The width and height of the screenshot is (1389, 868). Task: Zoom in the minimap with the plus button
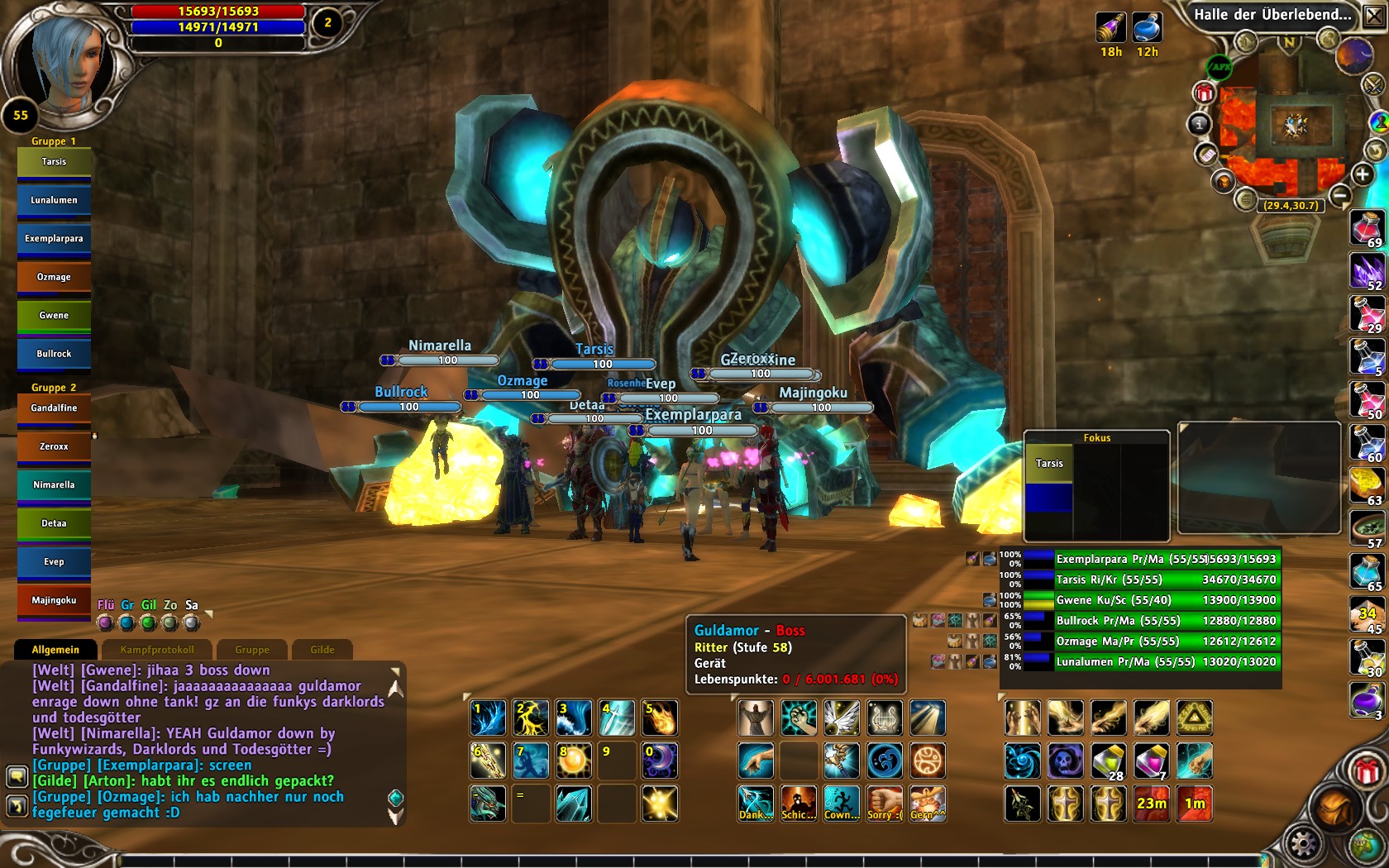coord(1363,174)
